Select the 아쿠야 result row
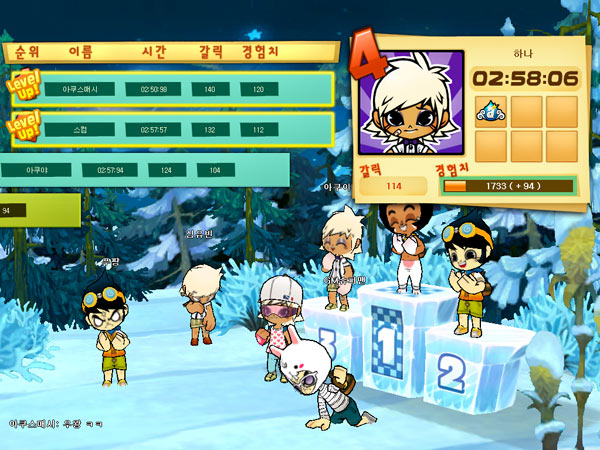The height and width of the screenshot is (450, 600). 145,170
